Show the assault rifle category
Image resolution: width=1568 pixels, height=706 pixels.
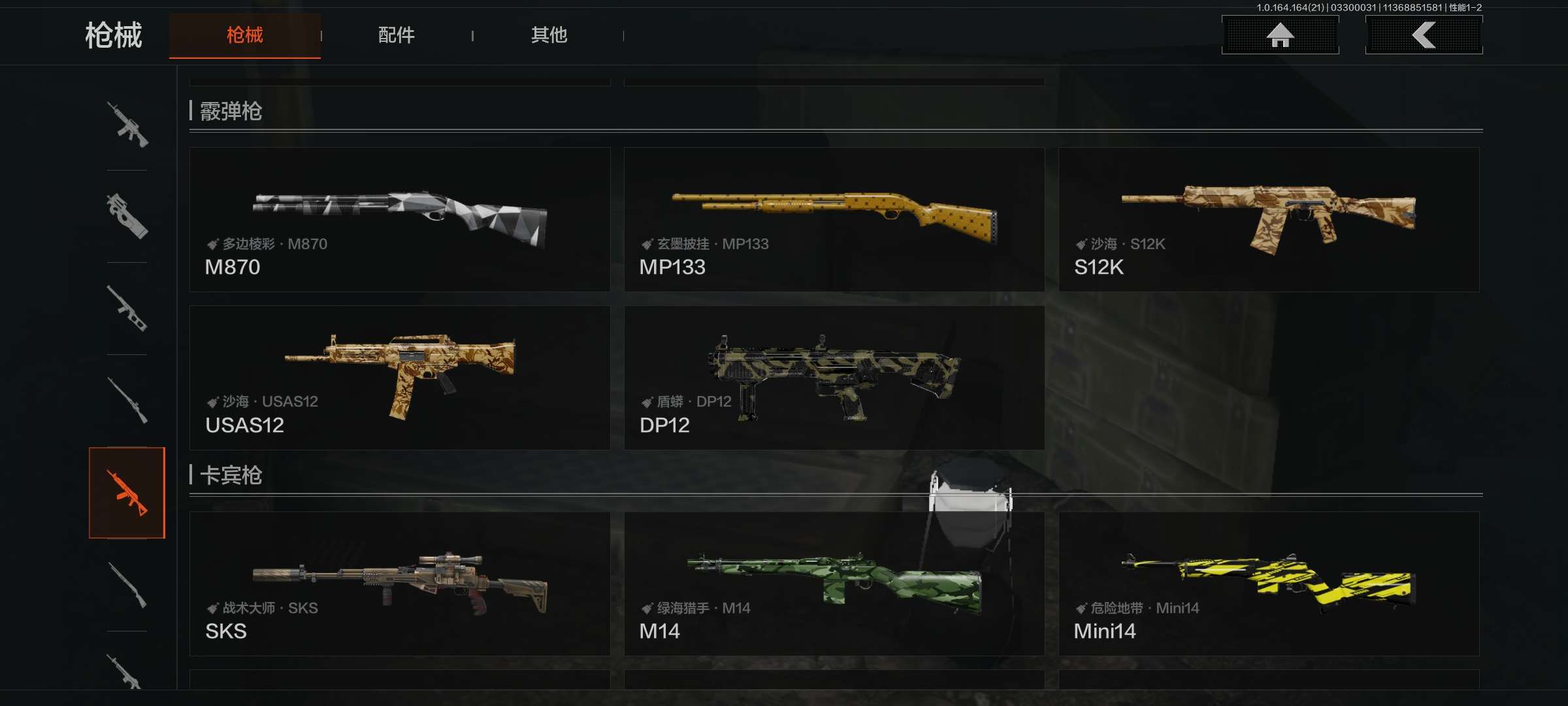127,124
